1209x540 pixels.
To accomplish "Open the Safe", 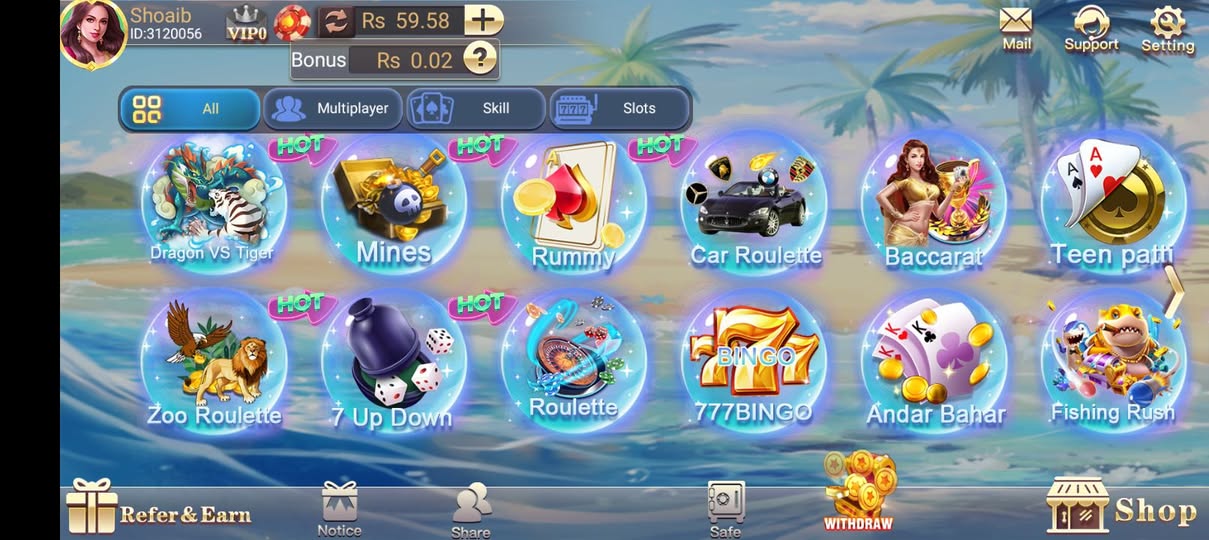I will [x=725, y=508].
